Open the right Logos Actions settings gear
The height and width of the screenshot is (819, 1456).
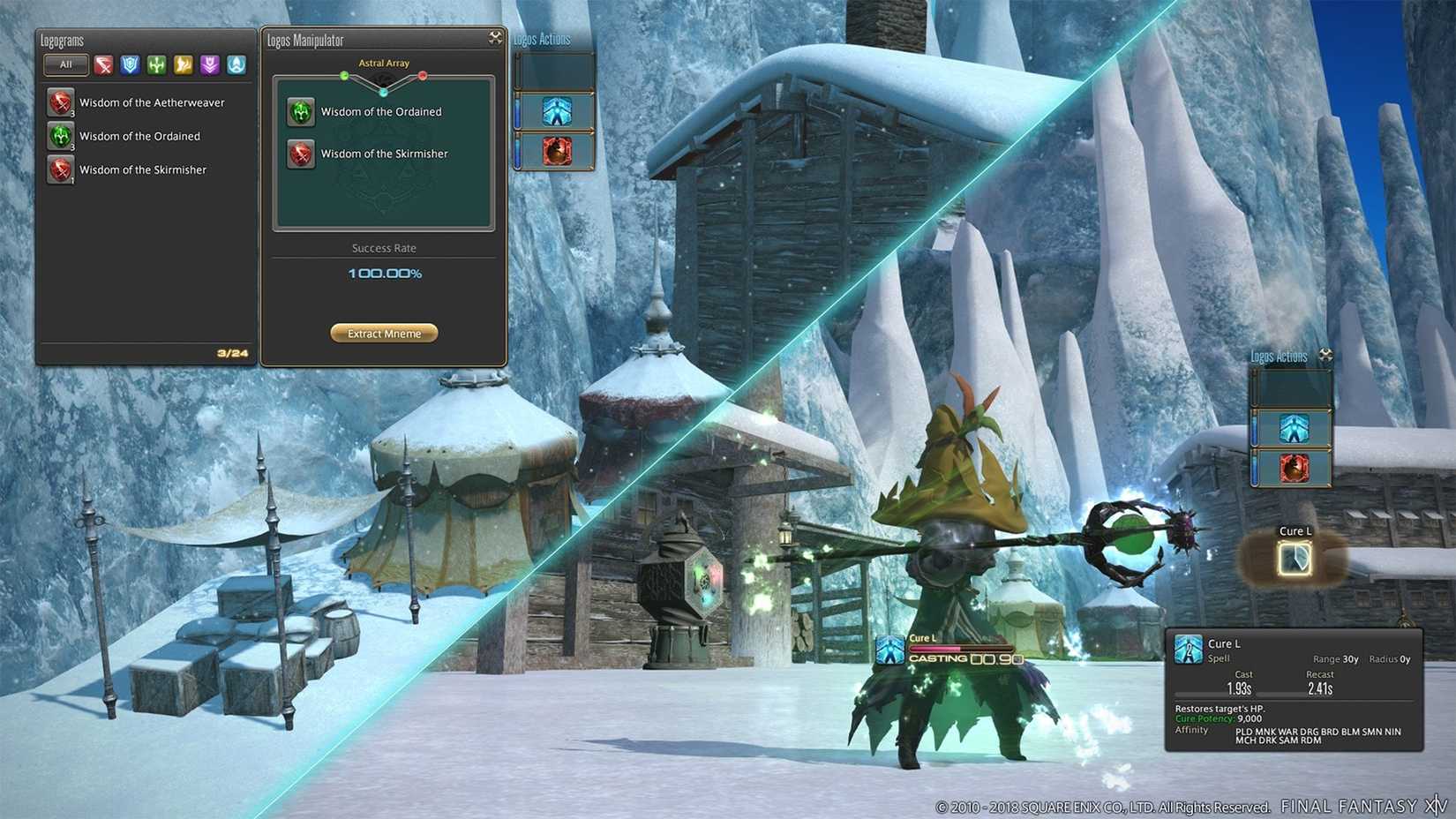point(1325,355)
